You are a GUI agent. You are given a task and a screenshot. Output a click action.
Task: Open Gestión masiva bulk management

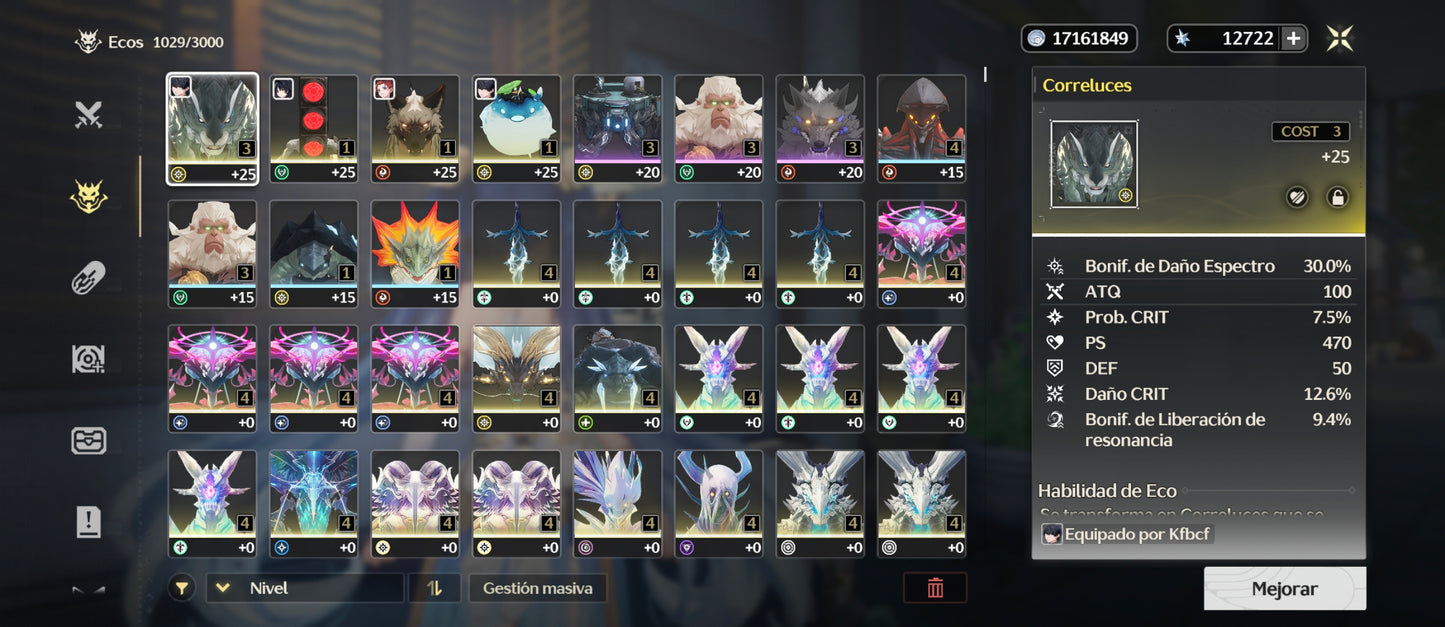click(537, 588)
